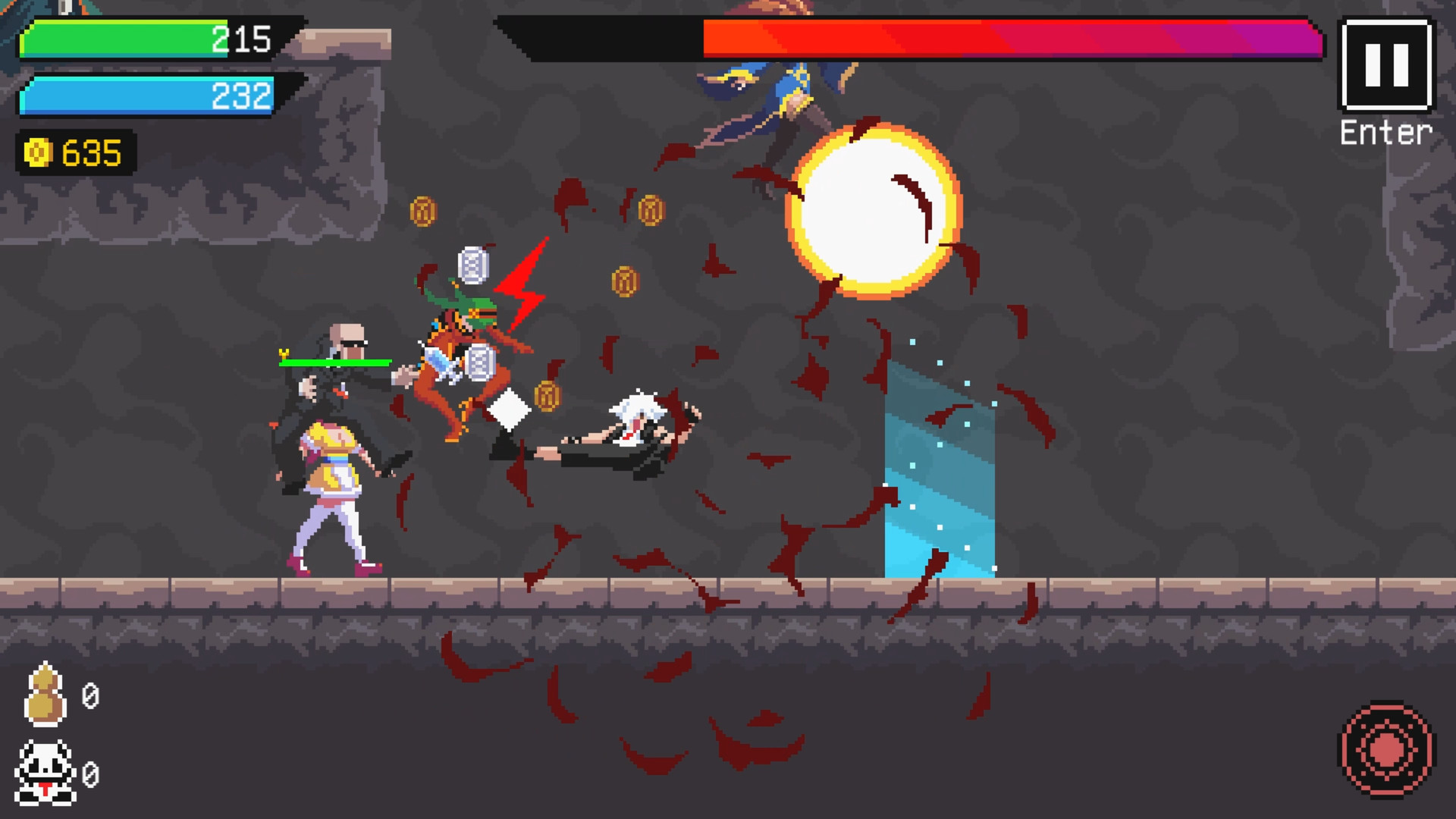Select the gourd potion icon

point(45,694)
